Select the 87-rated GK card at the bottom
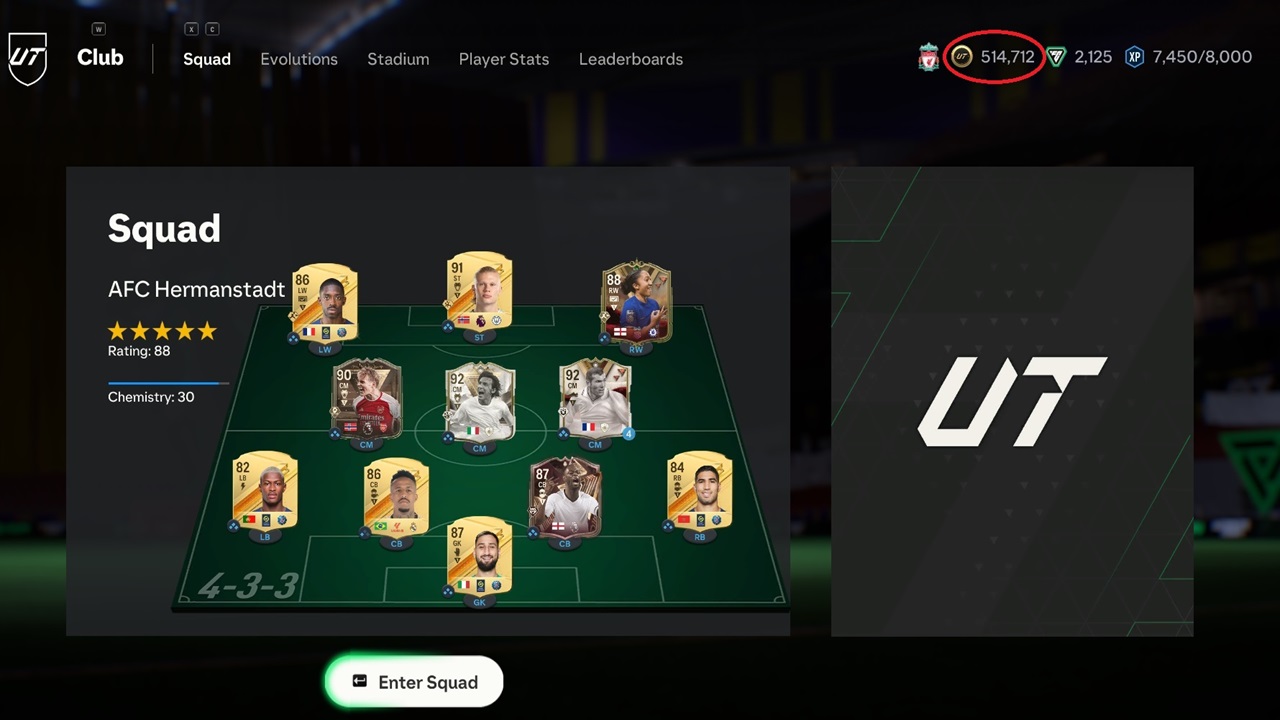1280x720 pixels. (x=480, y=556)
